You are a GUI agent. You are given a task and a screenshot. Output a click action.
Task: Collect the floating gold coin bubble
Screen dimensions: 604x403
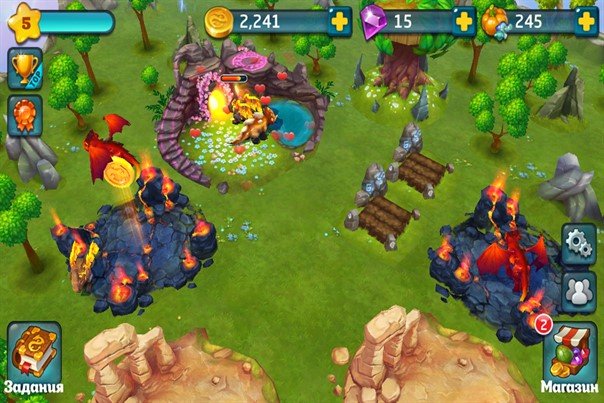coord(120,171)
